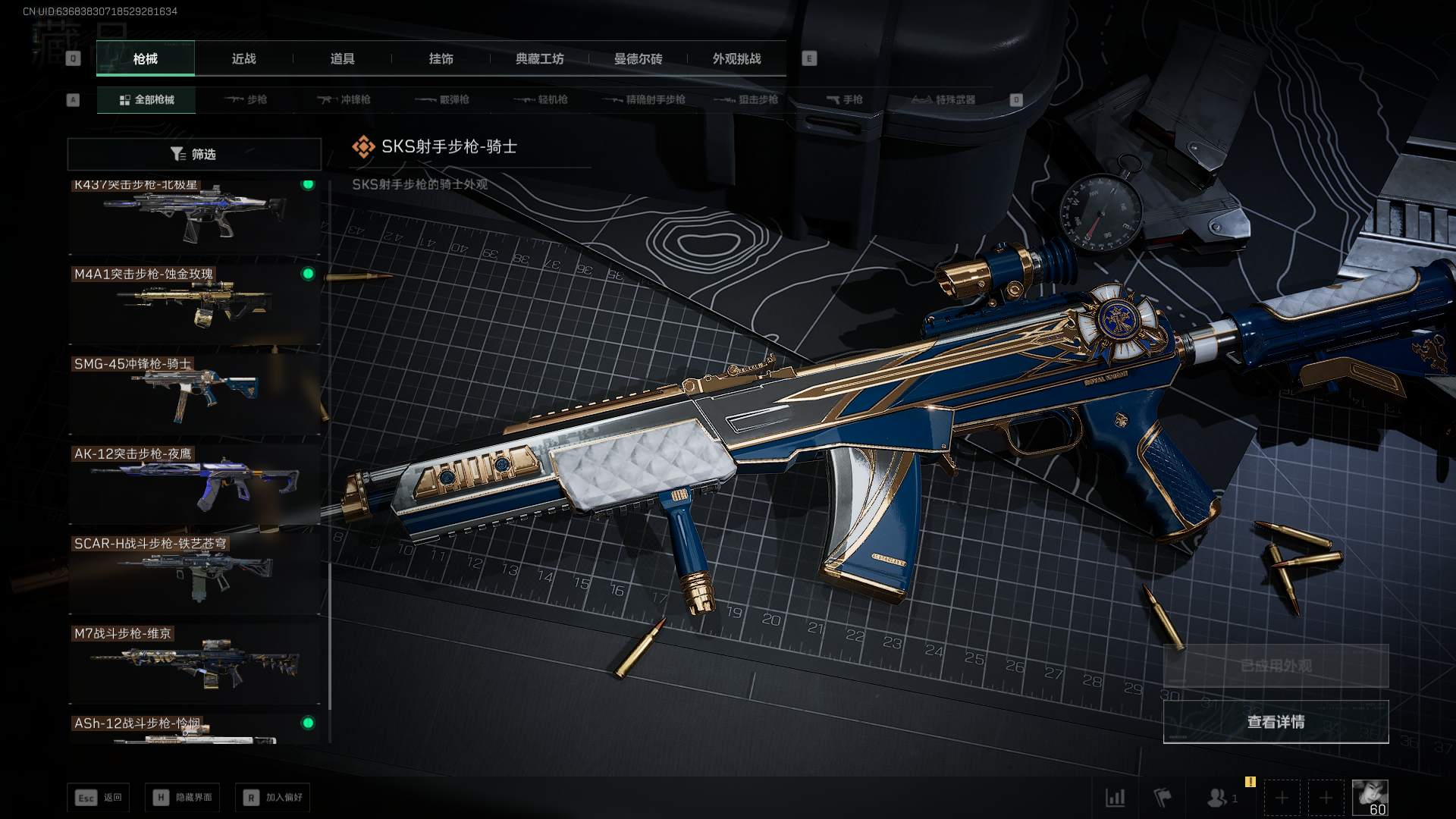This screenshot has height=819, width=1456.
Task: Filter weapons by 步枪 rifles
Action: (x=246, y=99)
